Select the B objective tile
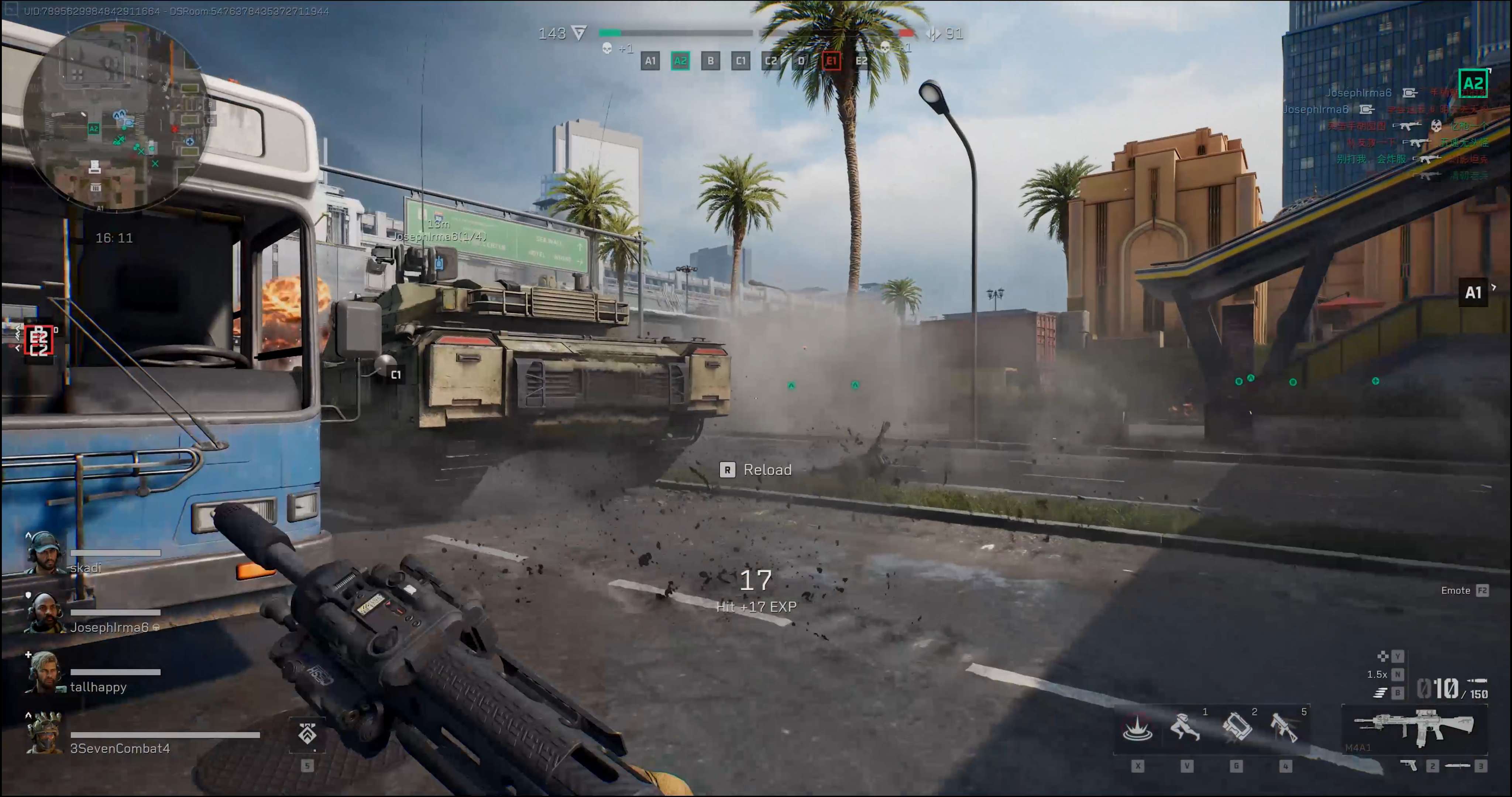Image resolution: width=1512 pixels, height=797 pixels. (710, 61)
